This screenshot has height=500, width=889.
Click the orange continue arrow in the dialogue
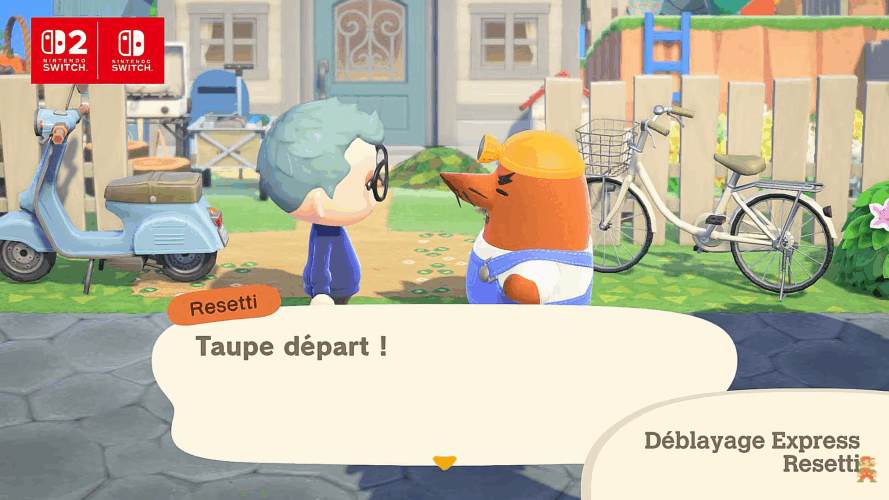444,462
